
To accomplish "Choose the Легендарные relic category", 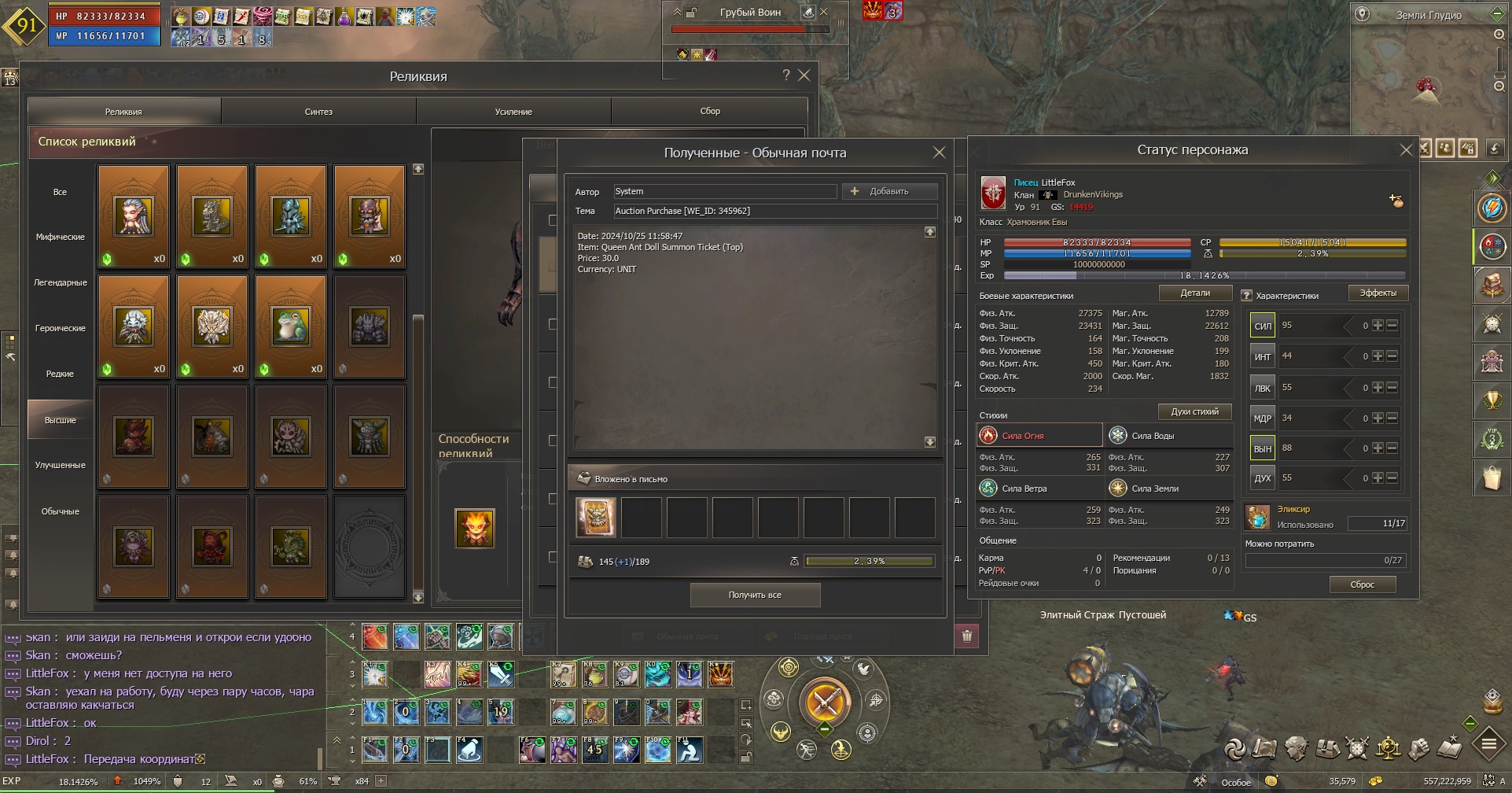I will pyautogui.click(x=61, y=282).
